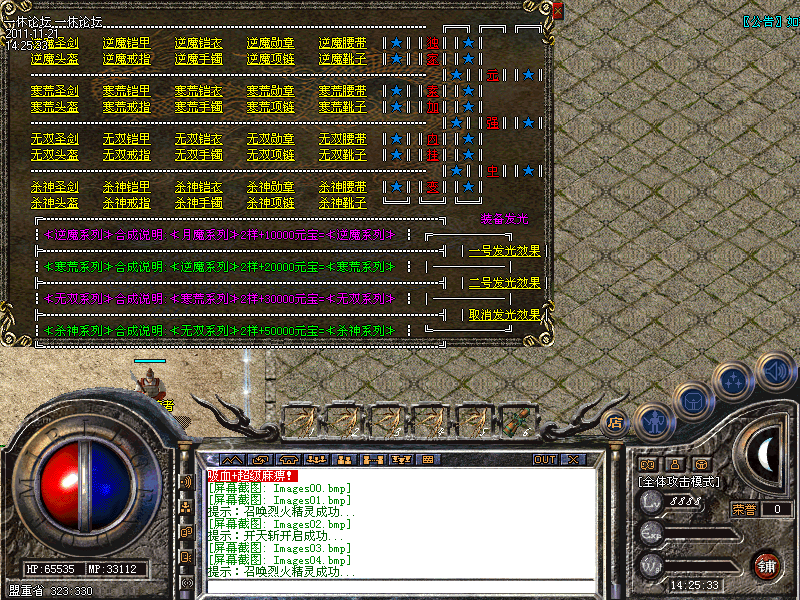Image resolution: width=800 pixels, height=600 pixels.
Task: Select the 逆魔铠甲 armor link
Action: (126, 43)
